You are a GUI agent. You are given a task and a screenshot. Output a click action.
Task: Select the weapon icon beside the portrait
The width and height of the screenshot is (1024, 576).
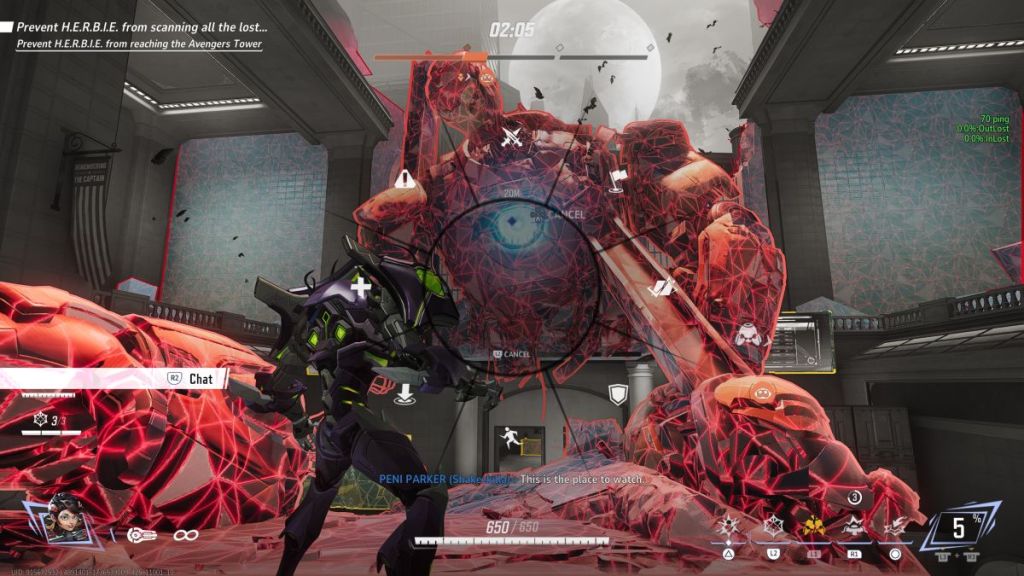[142, 535]
